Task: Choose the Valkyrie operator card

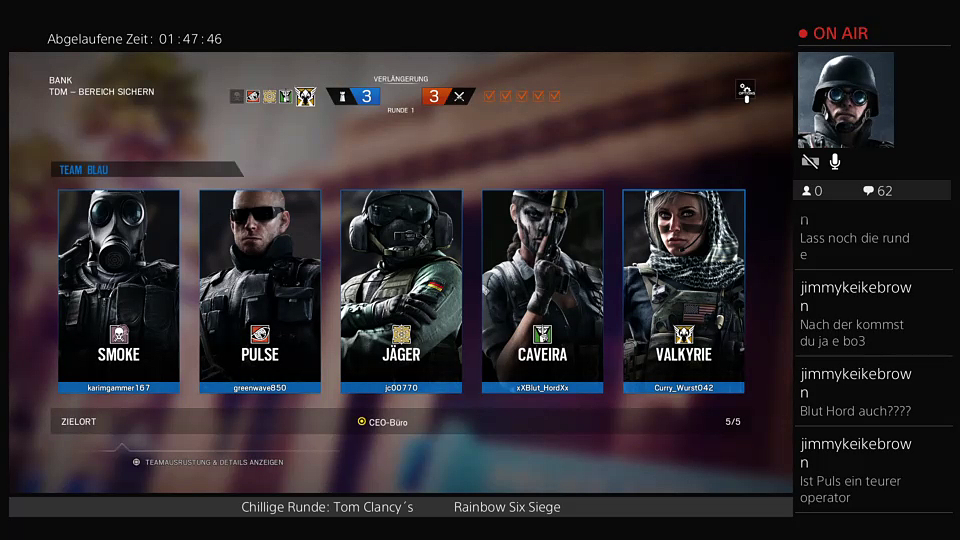Action: (683, 290)
